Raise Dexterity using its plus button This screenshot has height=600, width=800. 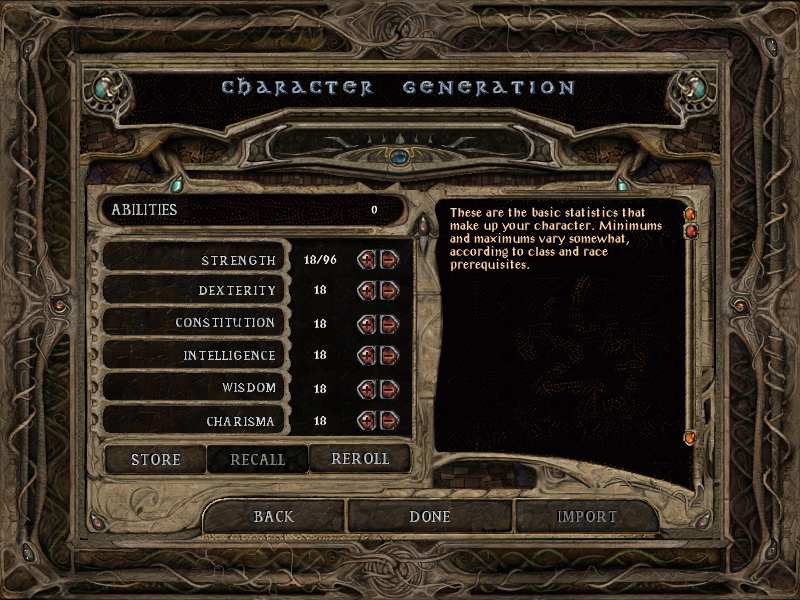(367, 291)
